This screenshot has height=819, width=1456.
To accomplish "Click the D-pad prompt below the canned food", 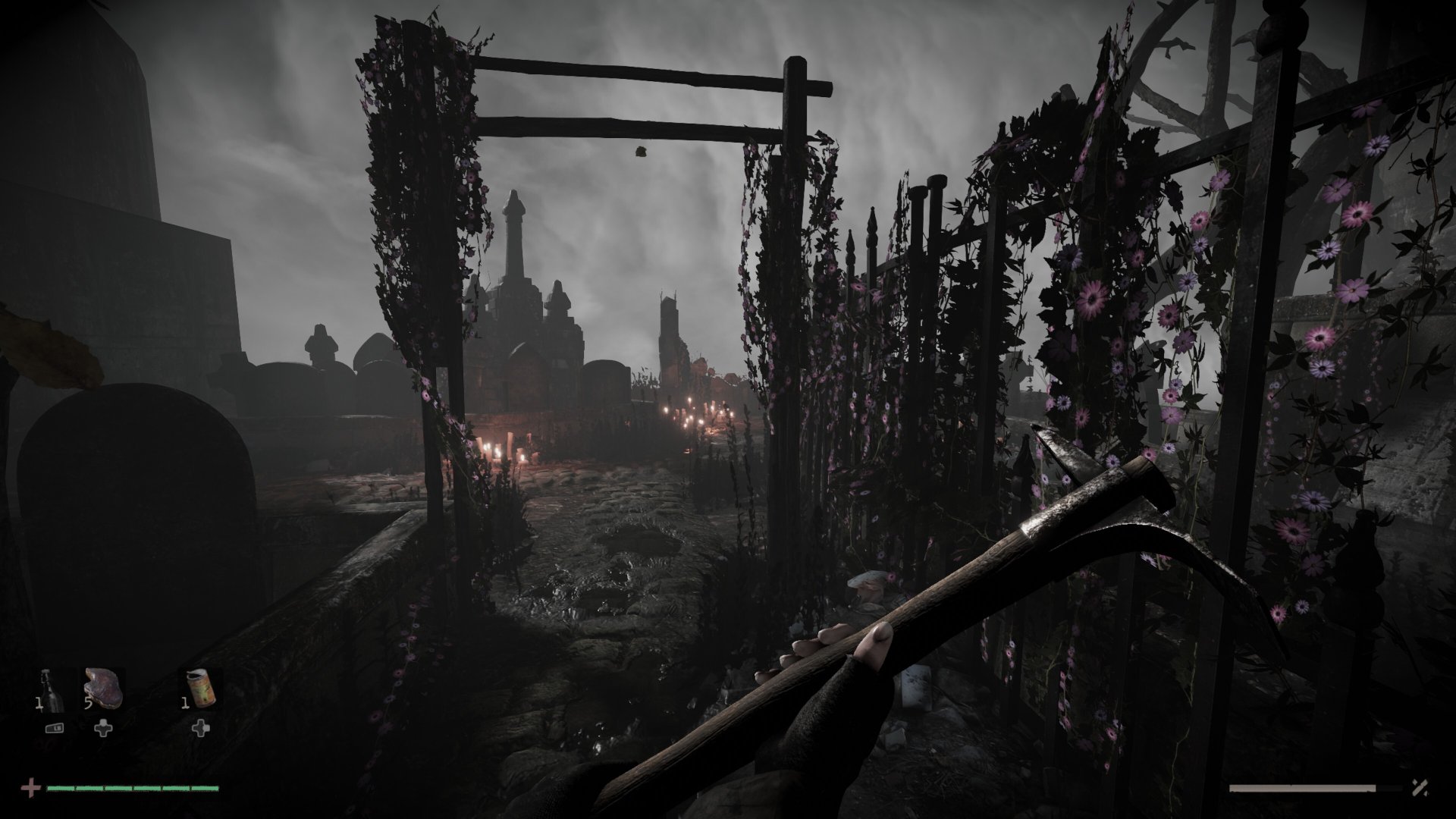I will pyautogui.click(x=201, y=728).
